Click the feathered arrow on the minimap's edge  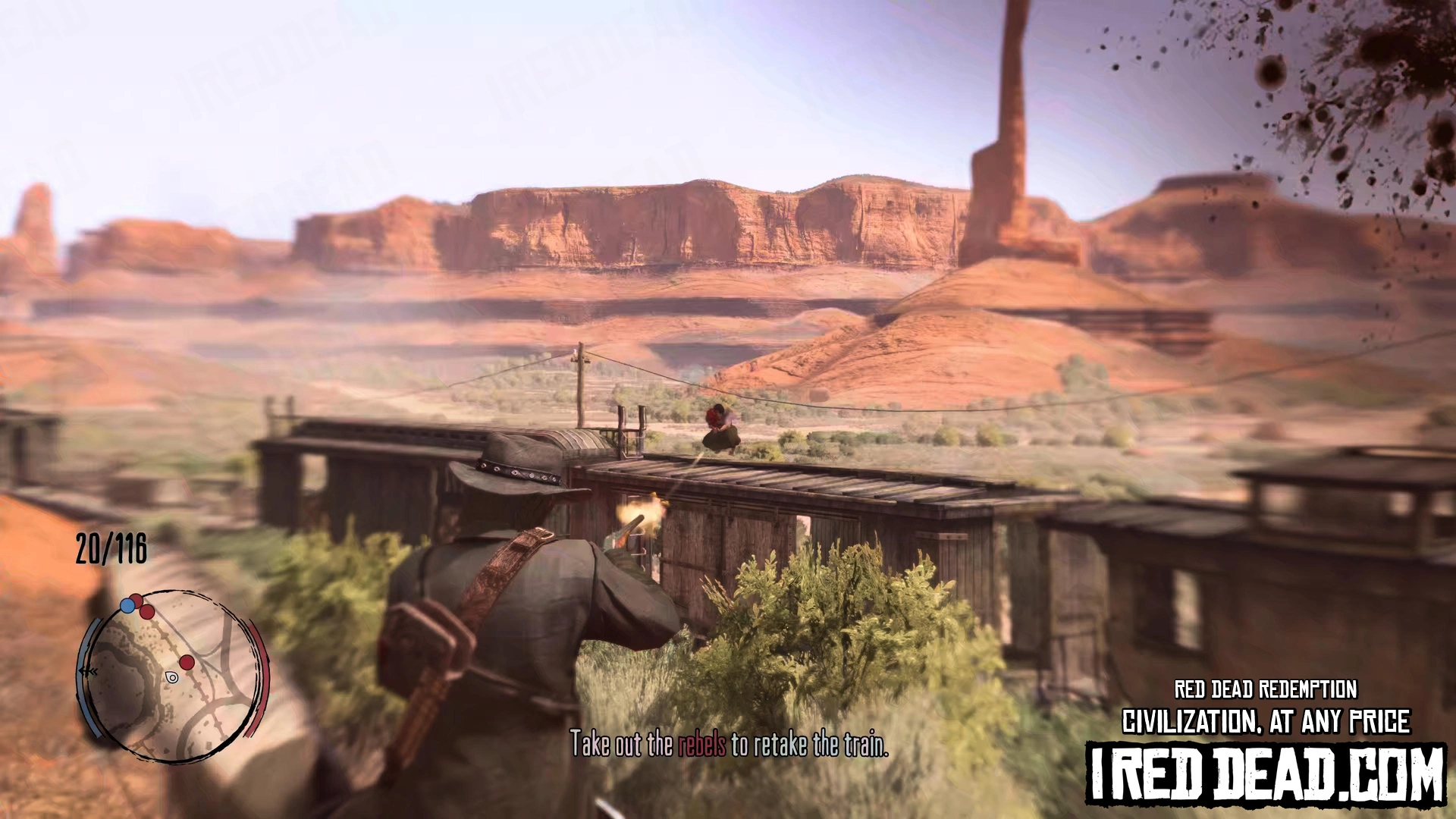88,672
